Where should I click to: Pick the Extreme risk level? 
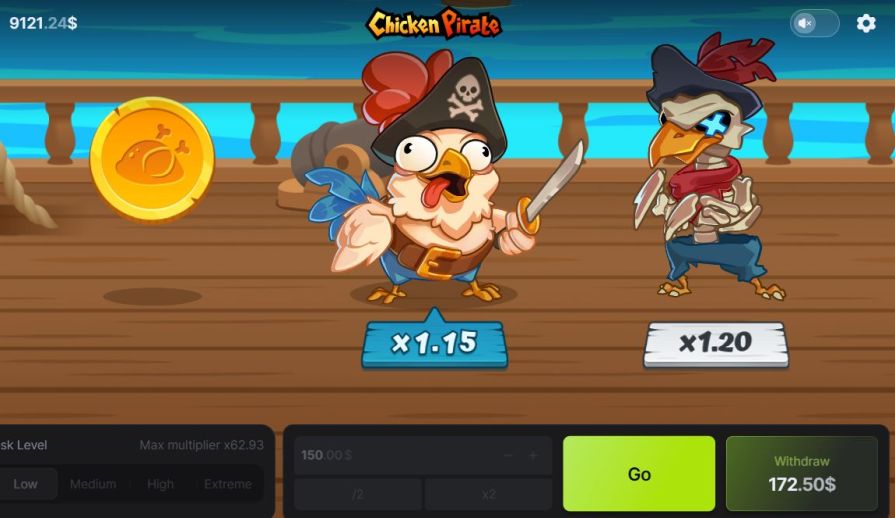coord(228,484)
